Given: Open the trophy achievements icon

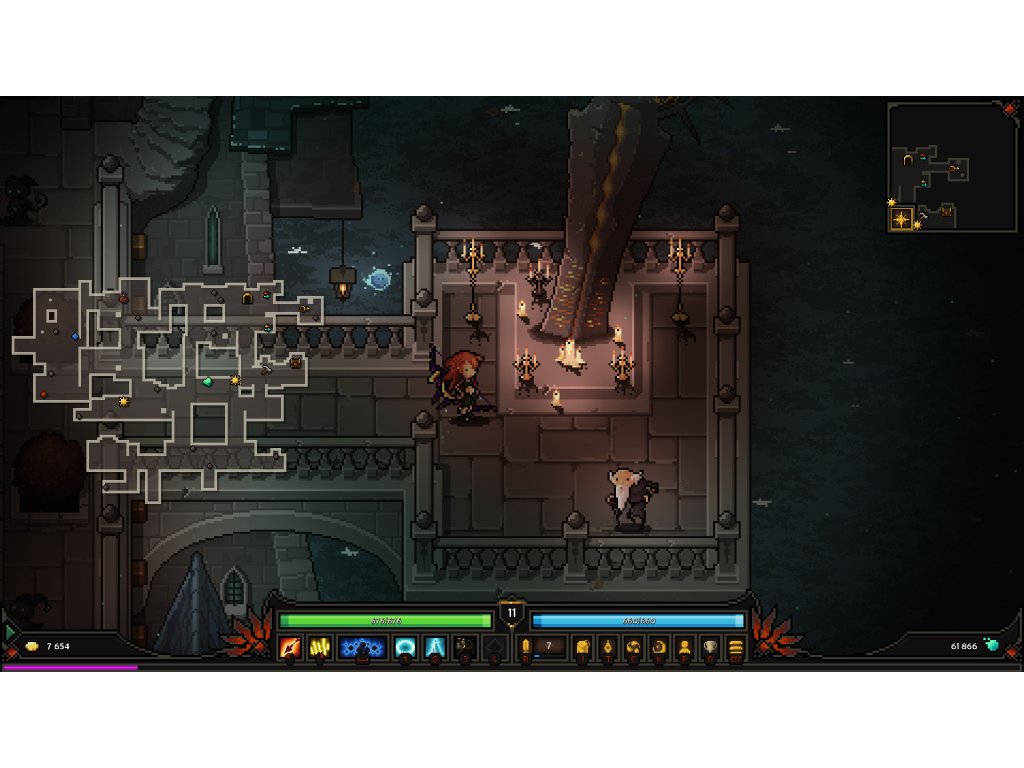Looking at the screenshot, I should tap(710, 647).
